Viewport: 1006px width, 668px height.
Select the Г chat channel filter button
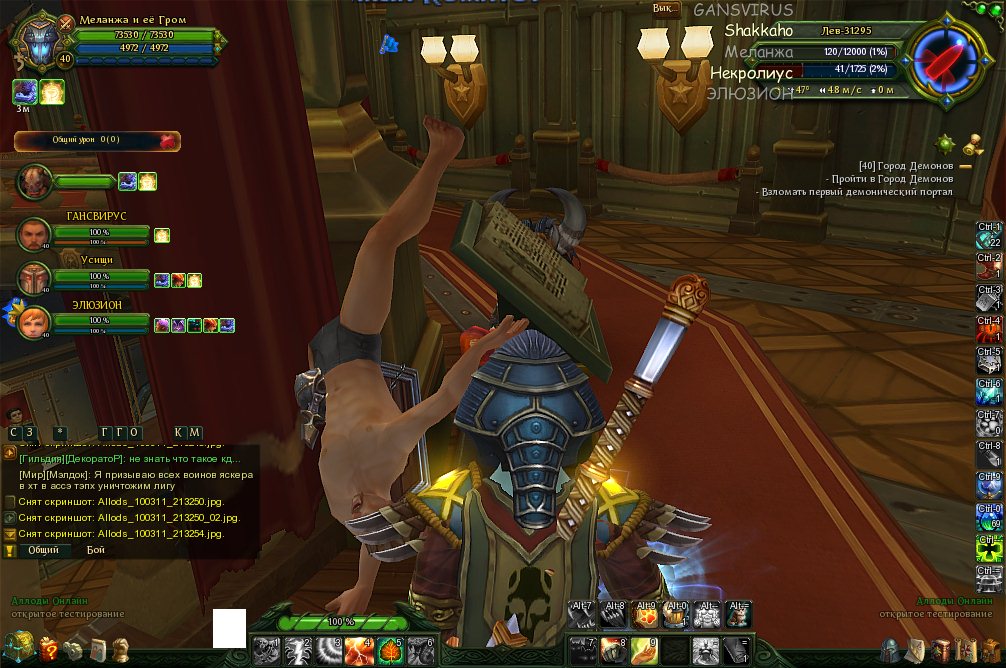[105, 432]
